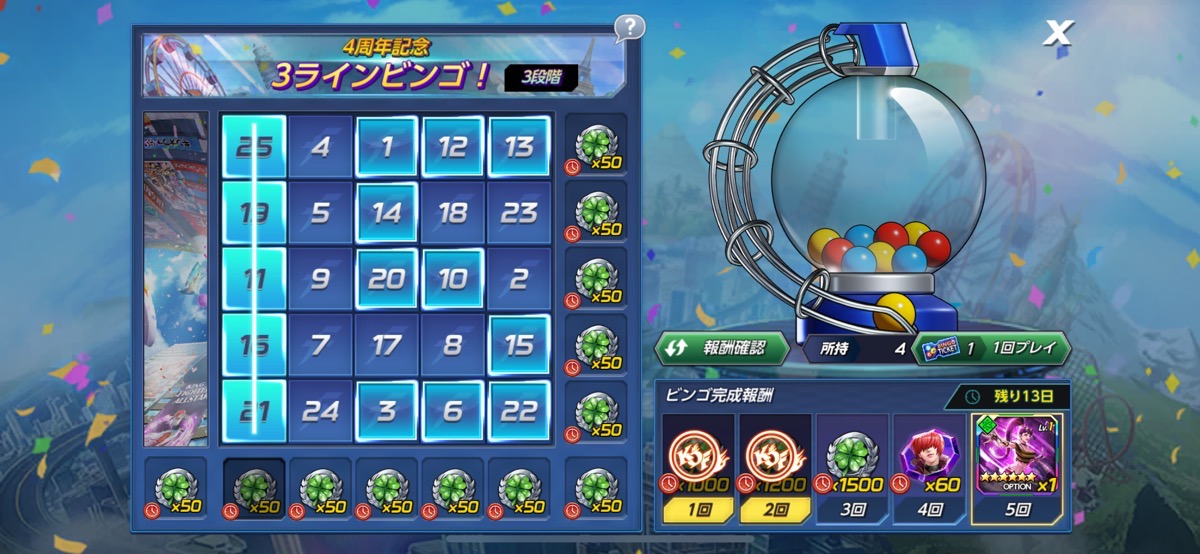Tap bingo tile number 23
1200x554 pixels.
pyautogui.click(x=518, y=214)
